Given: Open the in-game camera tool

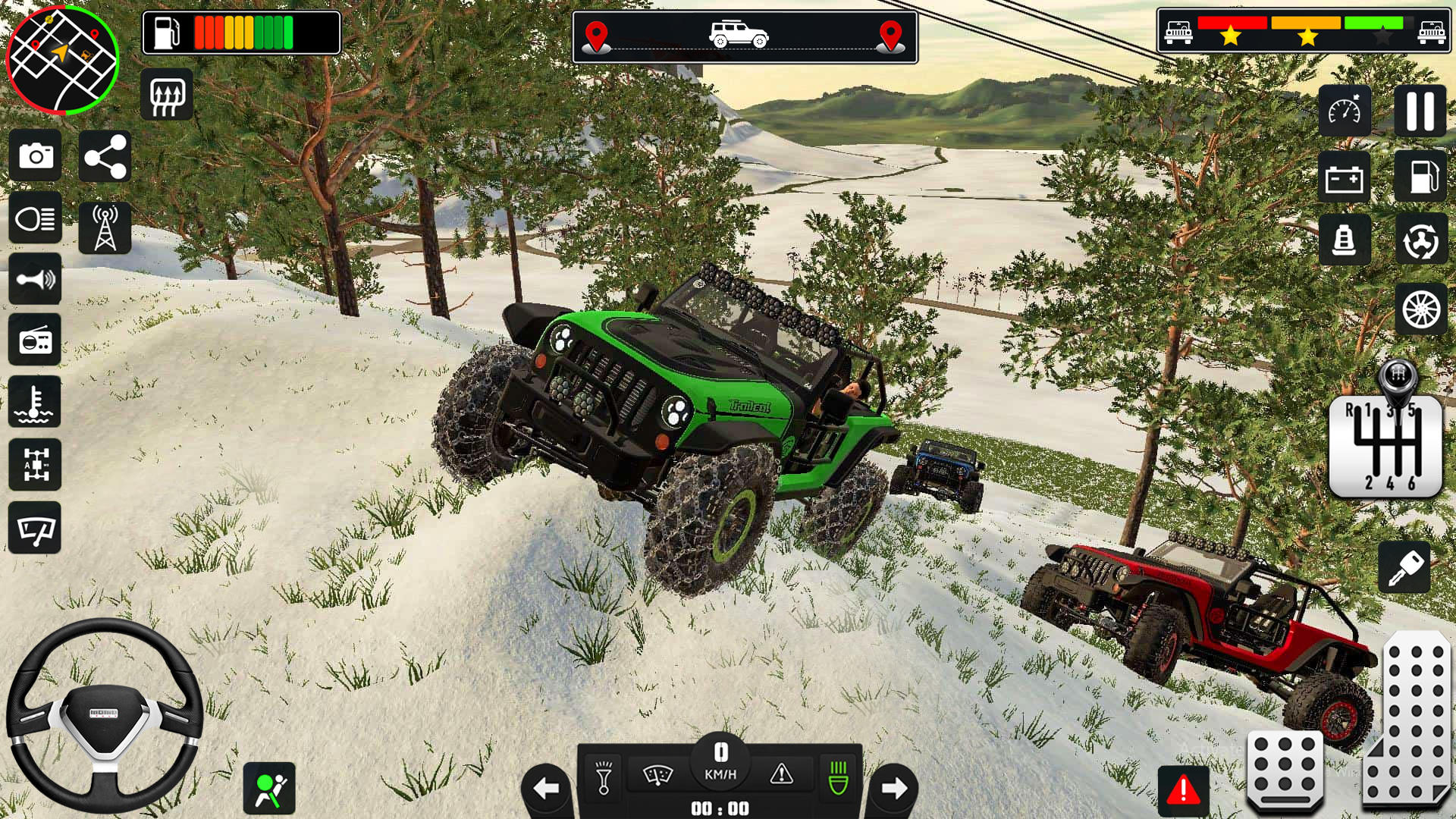Looking at the screenshot, I should [35, 155].
